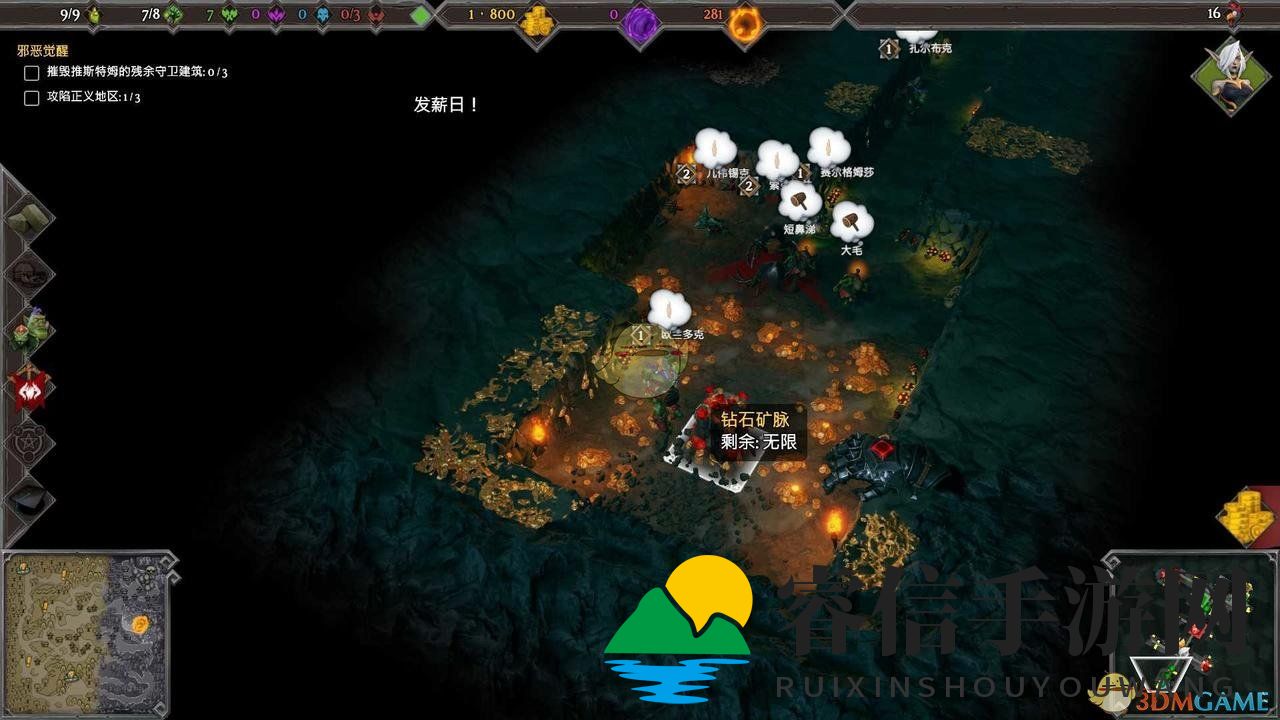Open the pentagram rituals icon in the sidebar
The width and height of the screenshot is (1280, 720).
coord(27,445)
